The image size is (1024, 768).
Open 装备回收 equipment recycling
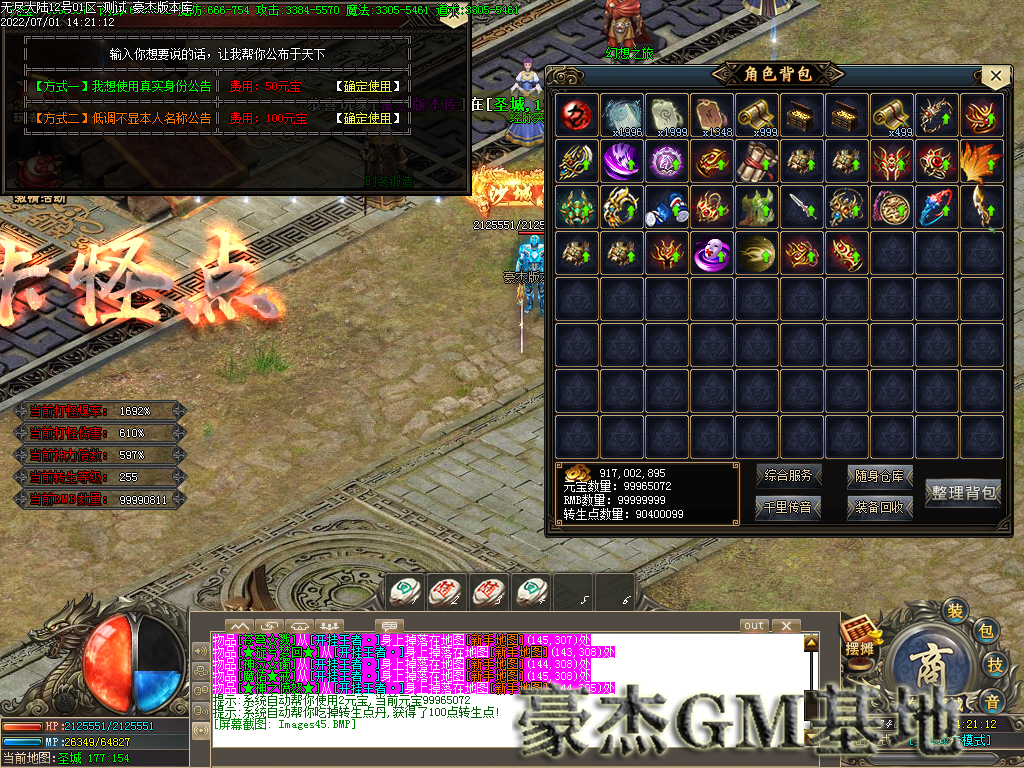tap(880, 508)
